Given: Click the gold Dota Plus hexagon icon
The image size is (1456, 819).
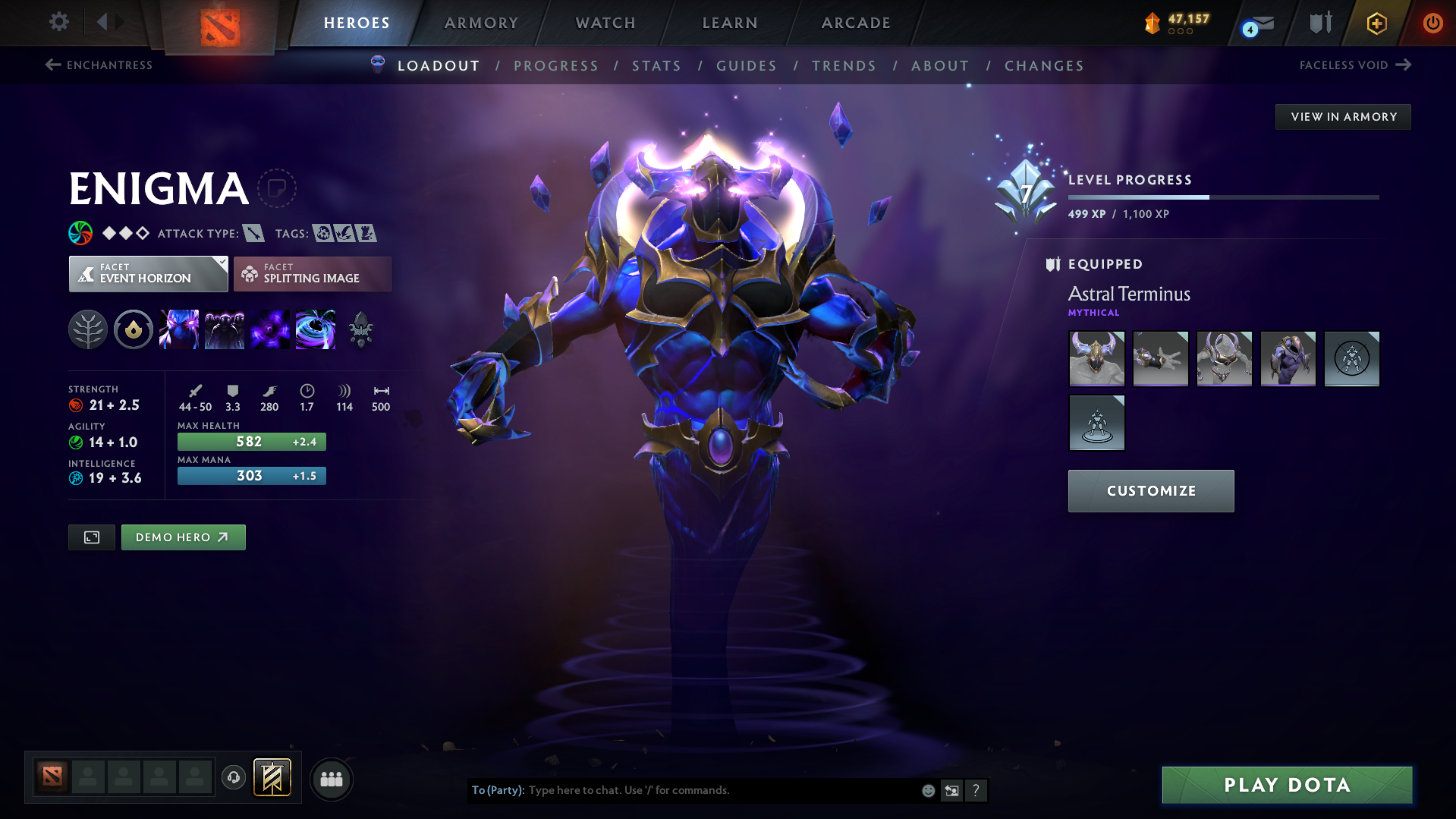Looking at the screenshot, I should point(1376,23).
